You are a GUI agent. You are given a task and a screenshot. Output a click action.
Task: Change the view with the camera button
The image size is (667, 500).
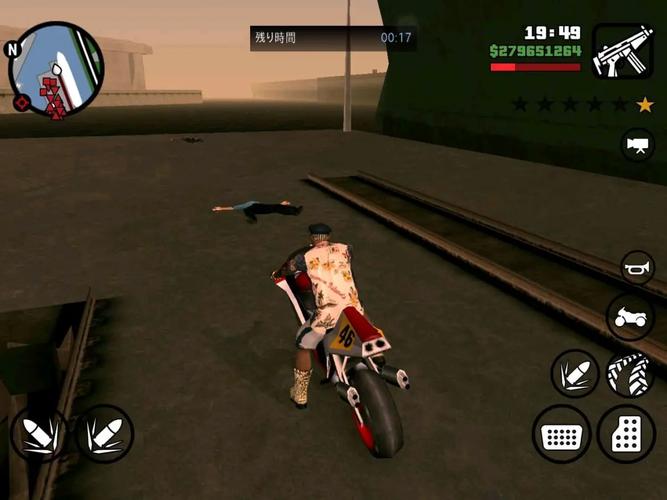[x=637, y=144]
